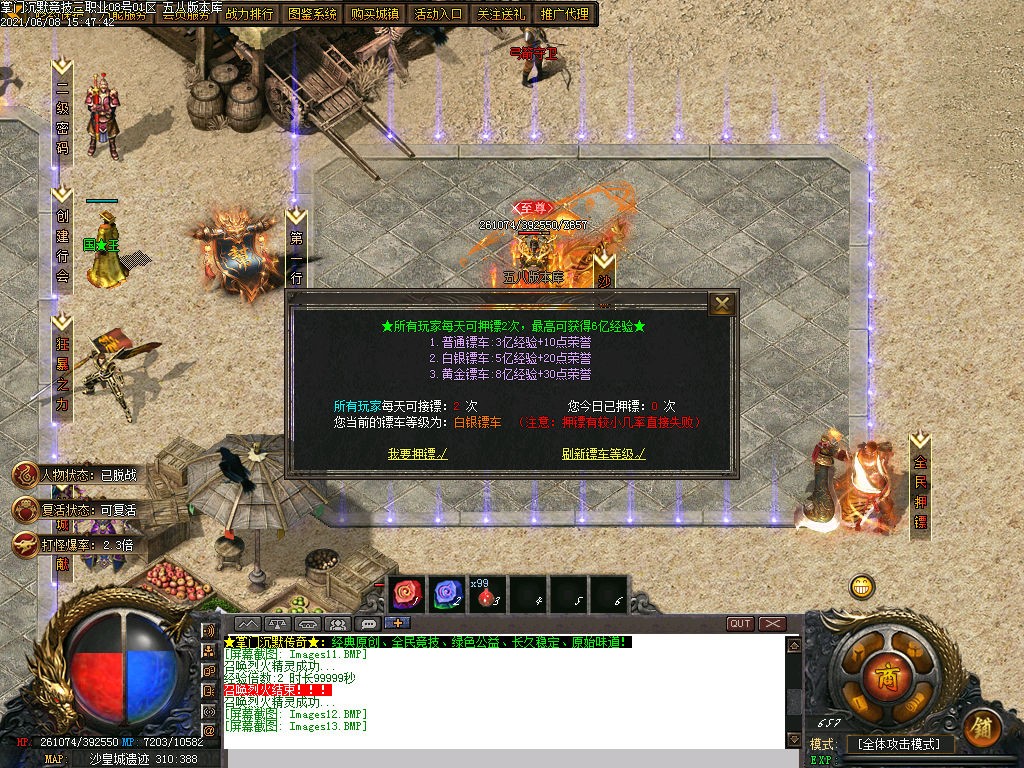Use the blue swirl item in hotbar slot 2
The height and width of the screenshot is (768, 1024).
point(449,594)
